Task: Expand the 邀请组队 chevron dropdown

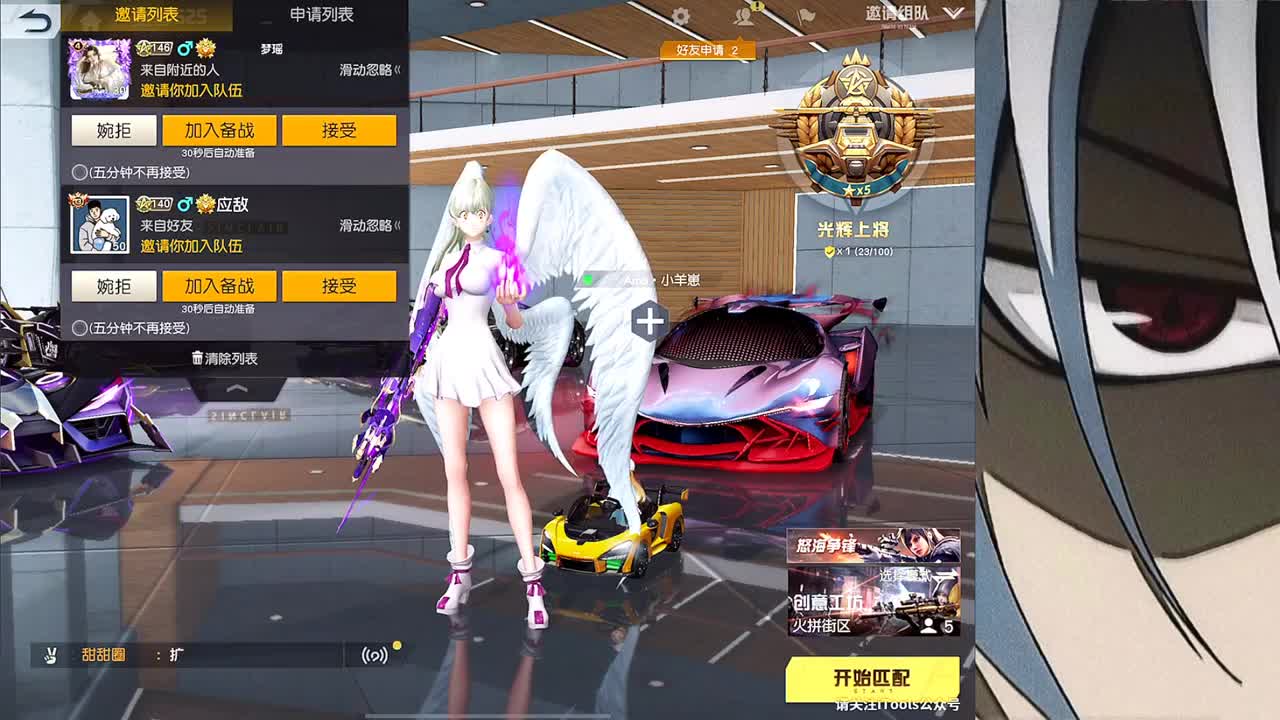Action: [955, 15]
